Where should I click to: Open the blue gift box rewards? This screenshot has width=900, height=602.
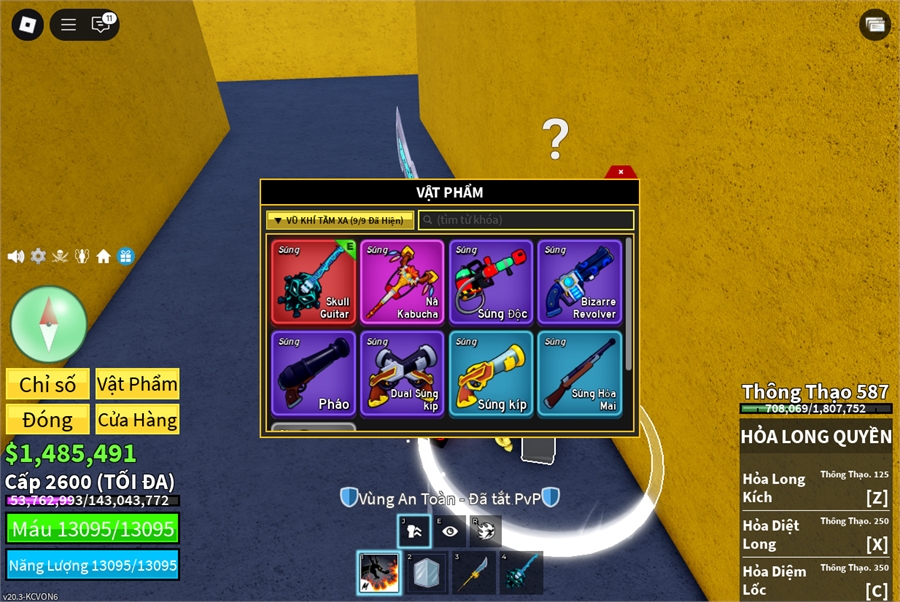tap(125, 256)
